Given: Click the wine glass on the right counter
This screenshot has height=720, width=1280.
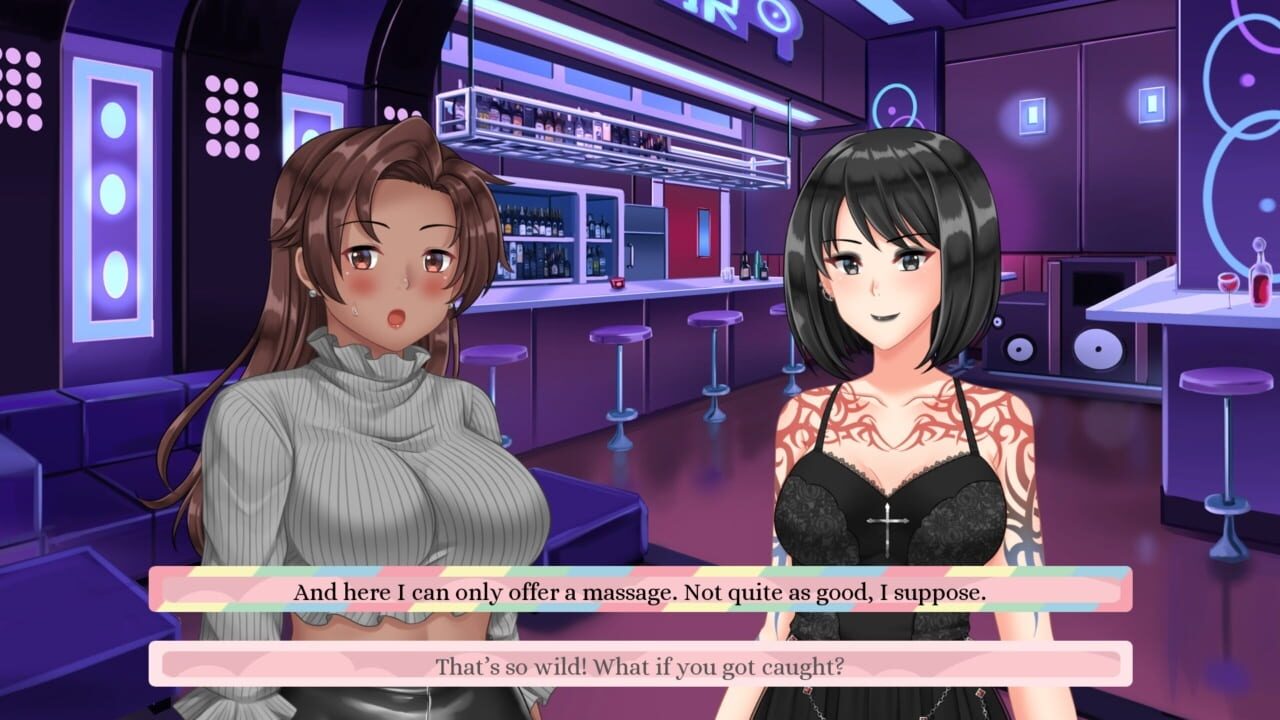Looking at the screenshot, I should coord(1228,285).
